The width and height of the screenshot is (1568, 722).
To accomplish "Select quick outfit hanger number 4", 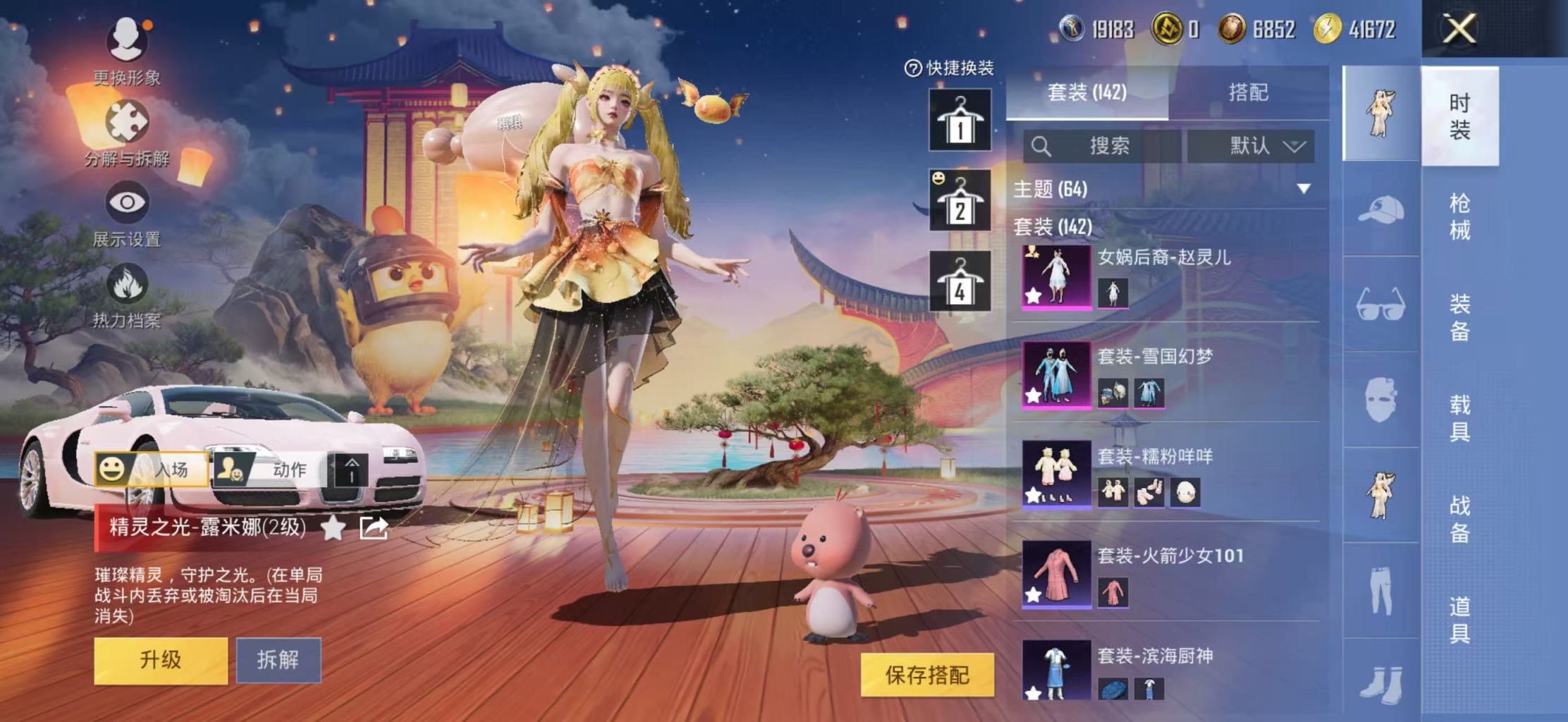I will (960, 281).
